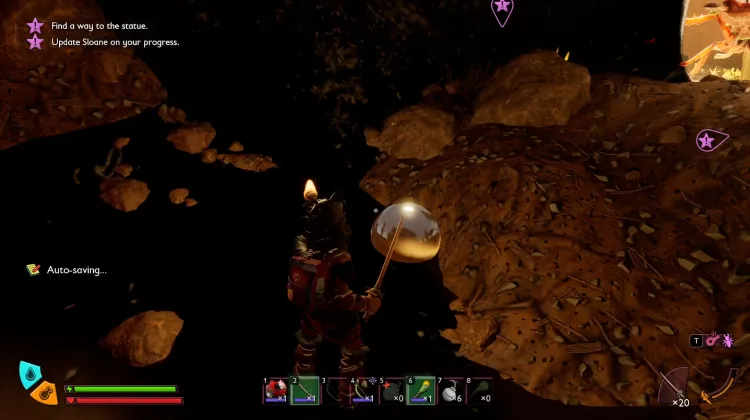
Task: Equip the bow in hotbar slot 4
Action: [x=363, y=390]
